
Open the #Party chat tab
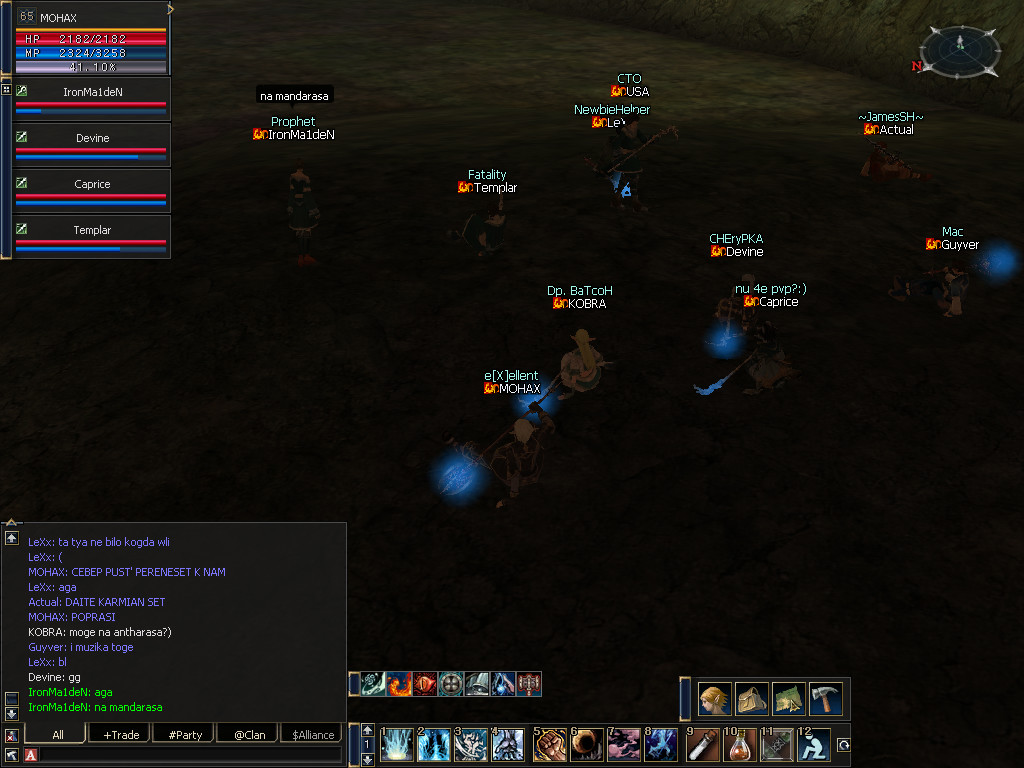tap(185, 734)
